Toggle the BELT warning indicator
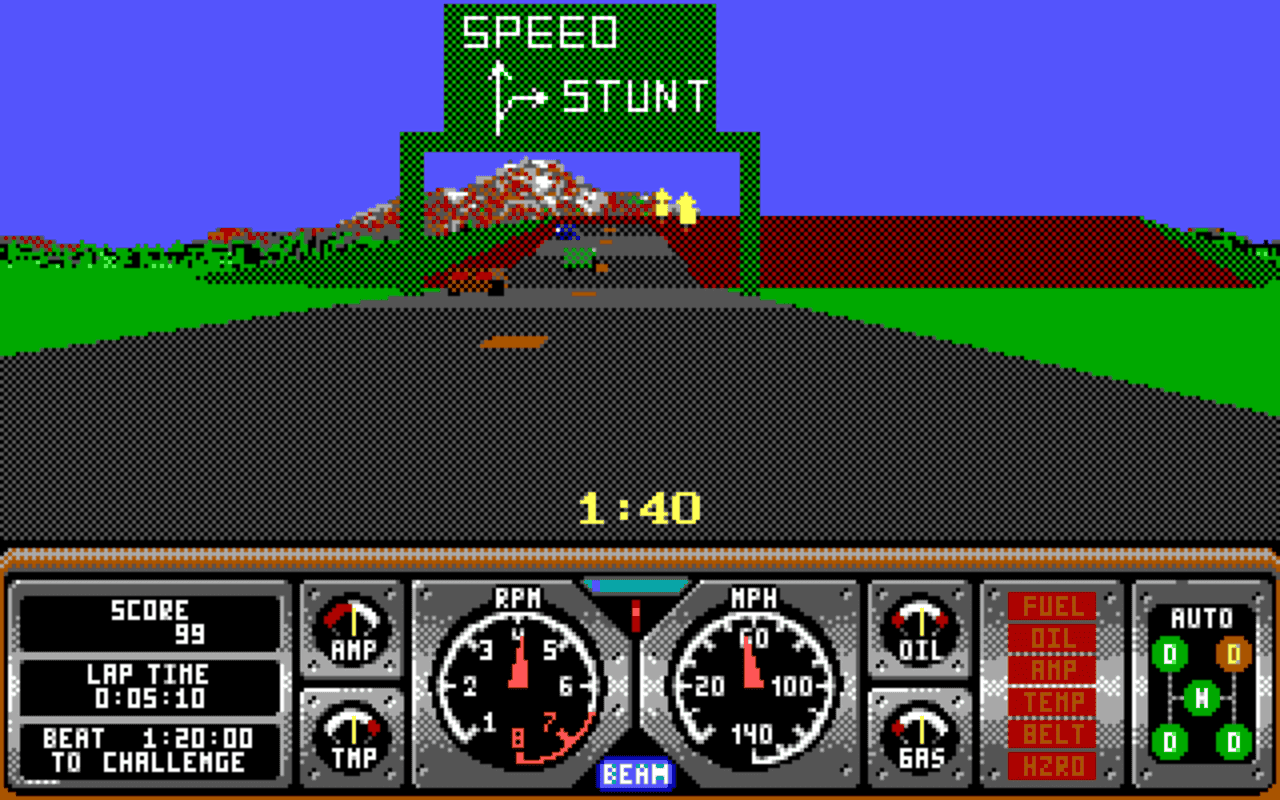This screenshot has width=1280, height=800. [x=1052, y=734]
